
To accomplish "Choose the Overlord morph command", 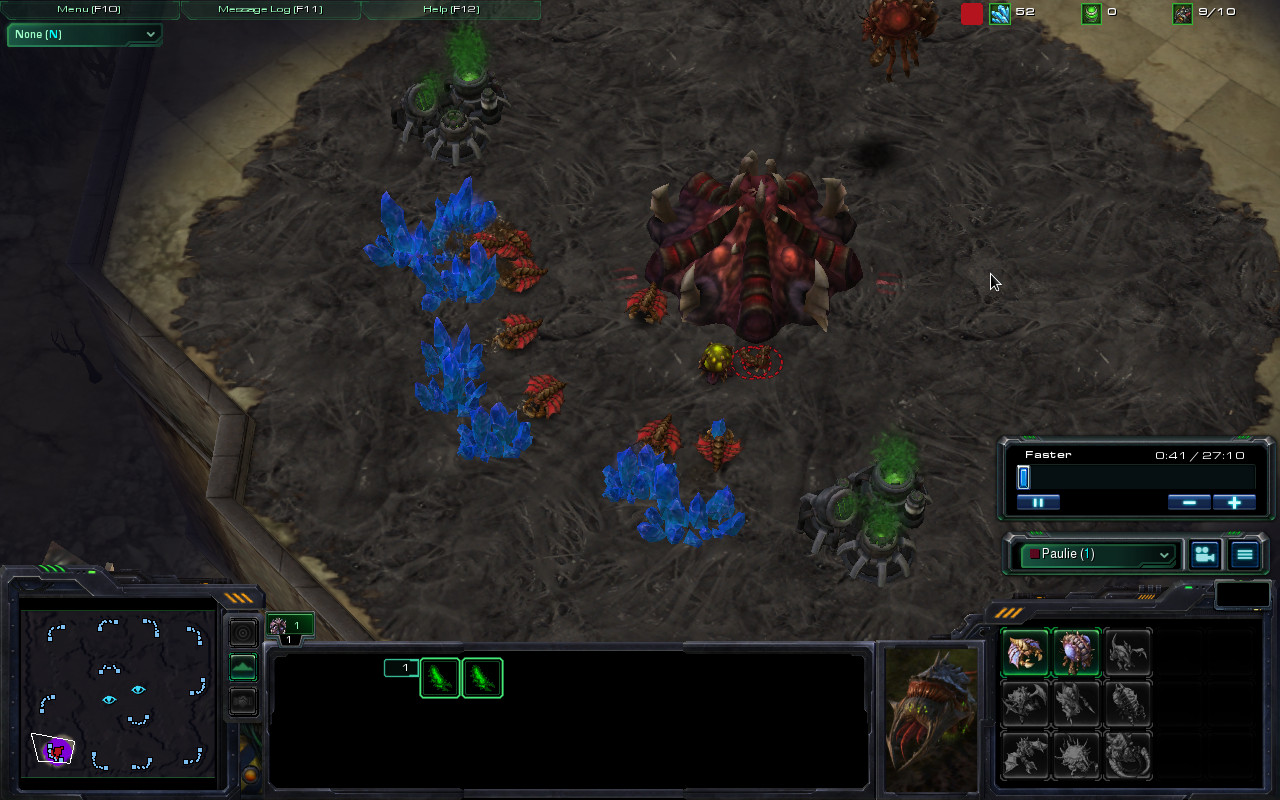I will (1076, 652).
